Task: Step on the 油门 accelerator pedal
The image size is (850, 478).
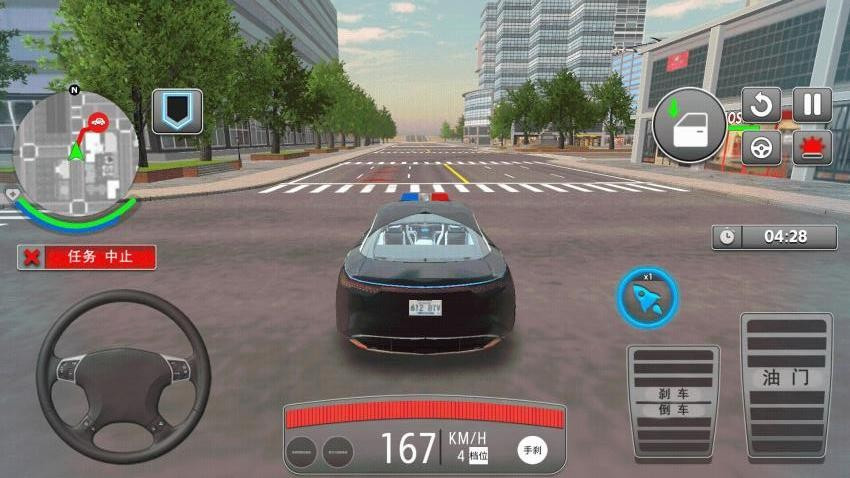Action: [786, 386]
